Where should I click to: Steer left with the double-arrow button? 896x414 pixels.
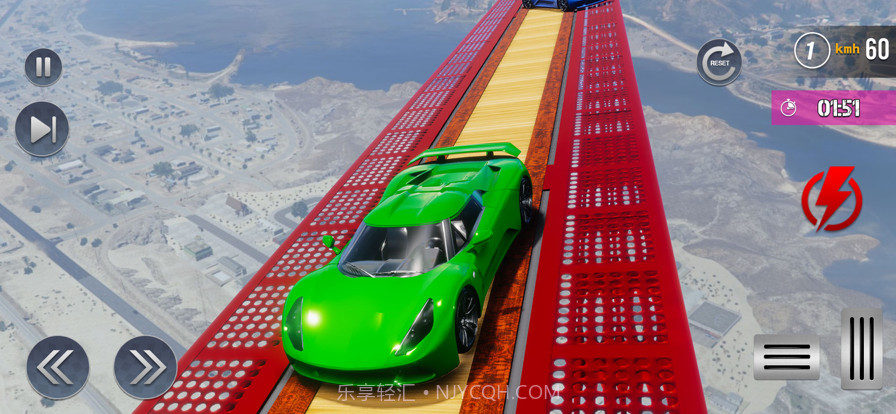point(57,367)
